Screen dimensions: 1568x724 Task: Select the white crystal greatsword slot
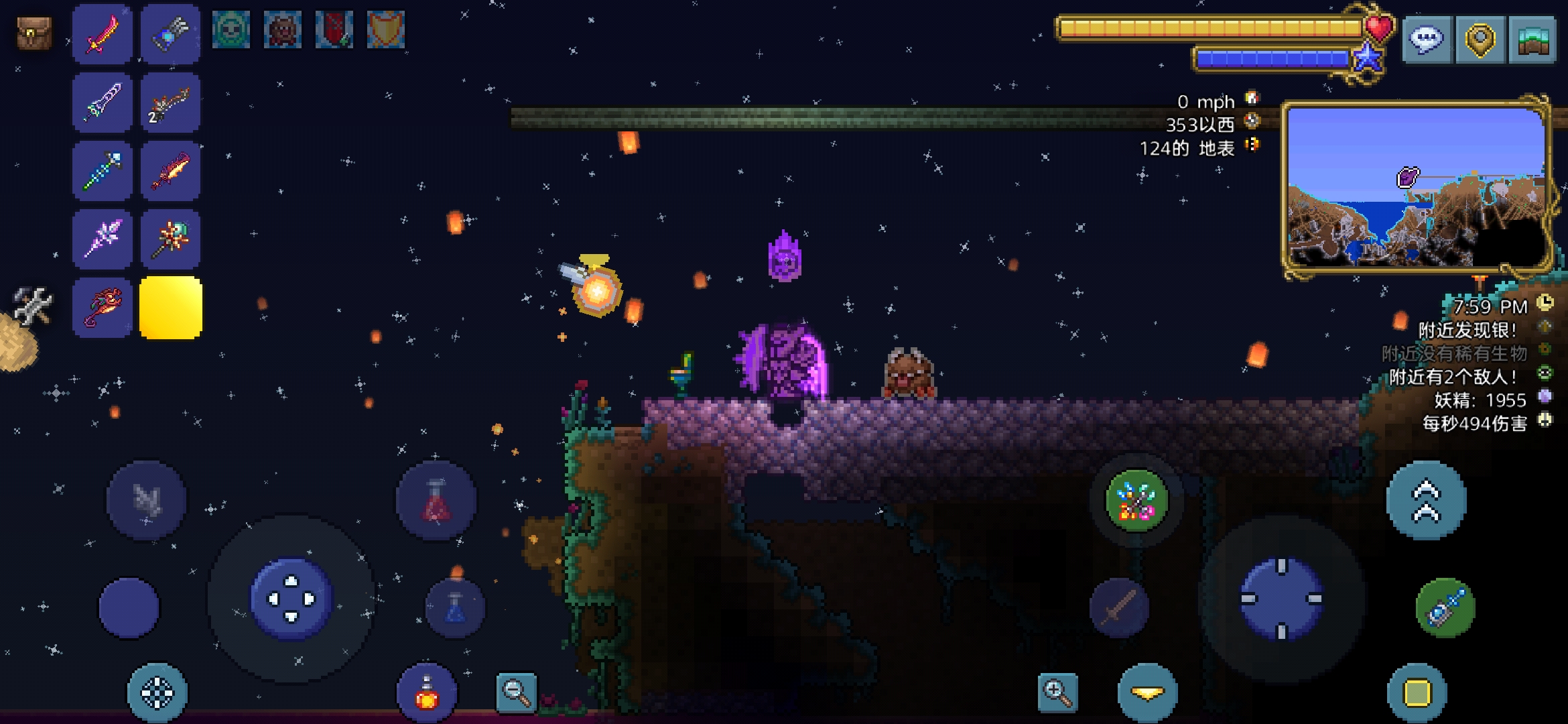coord(102,103)
